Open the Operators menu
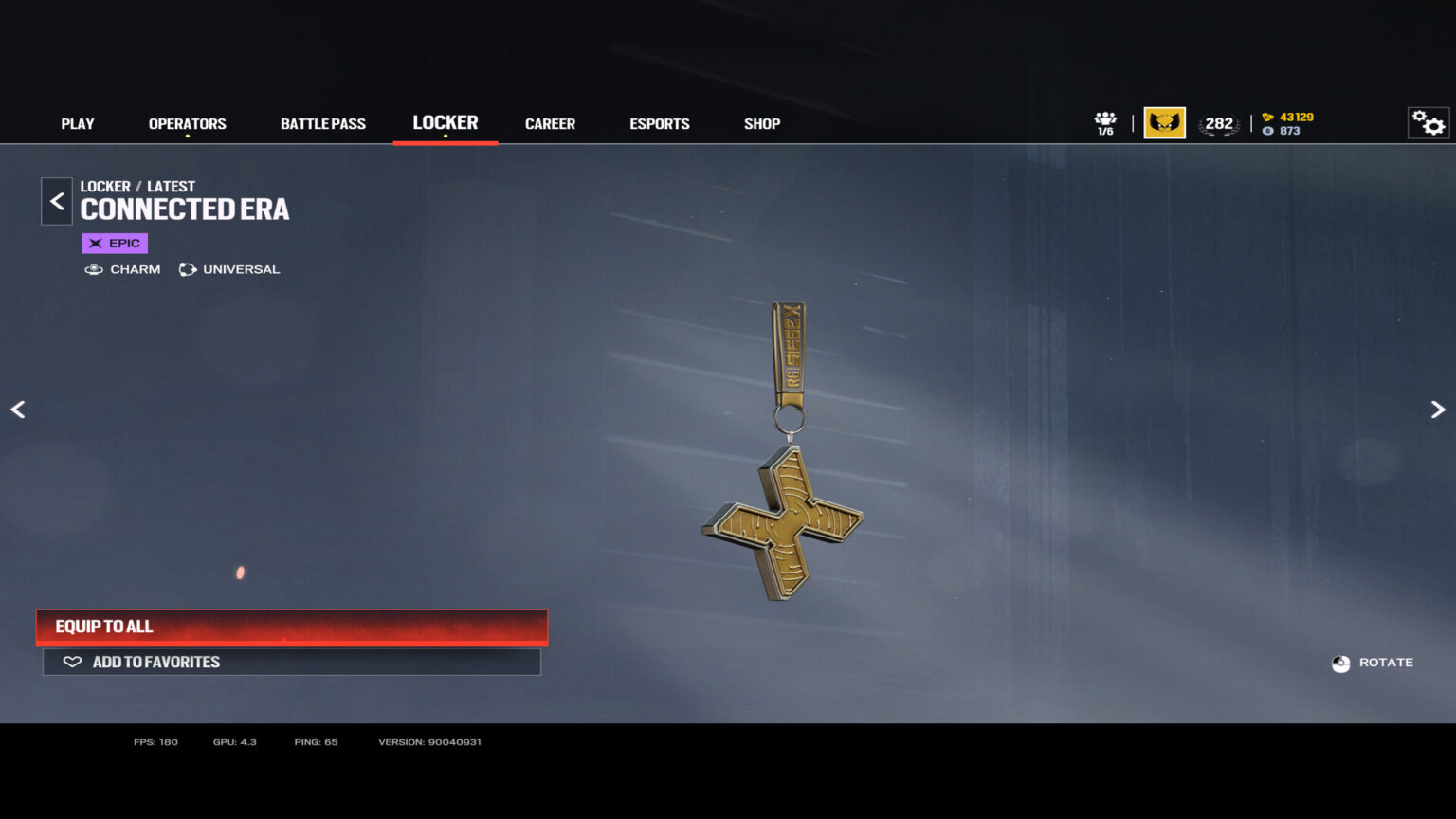 187,123
